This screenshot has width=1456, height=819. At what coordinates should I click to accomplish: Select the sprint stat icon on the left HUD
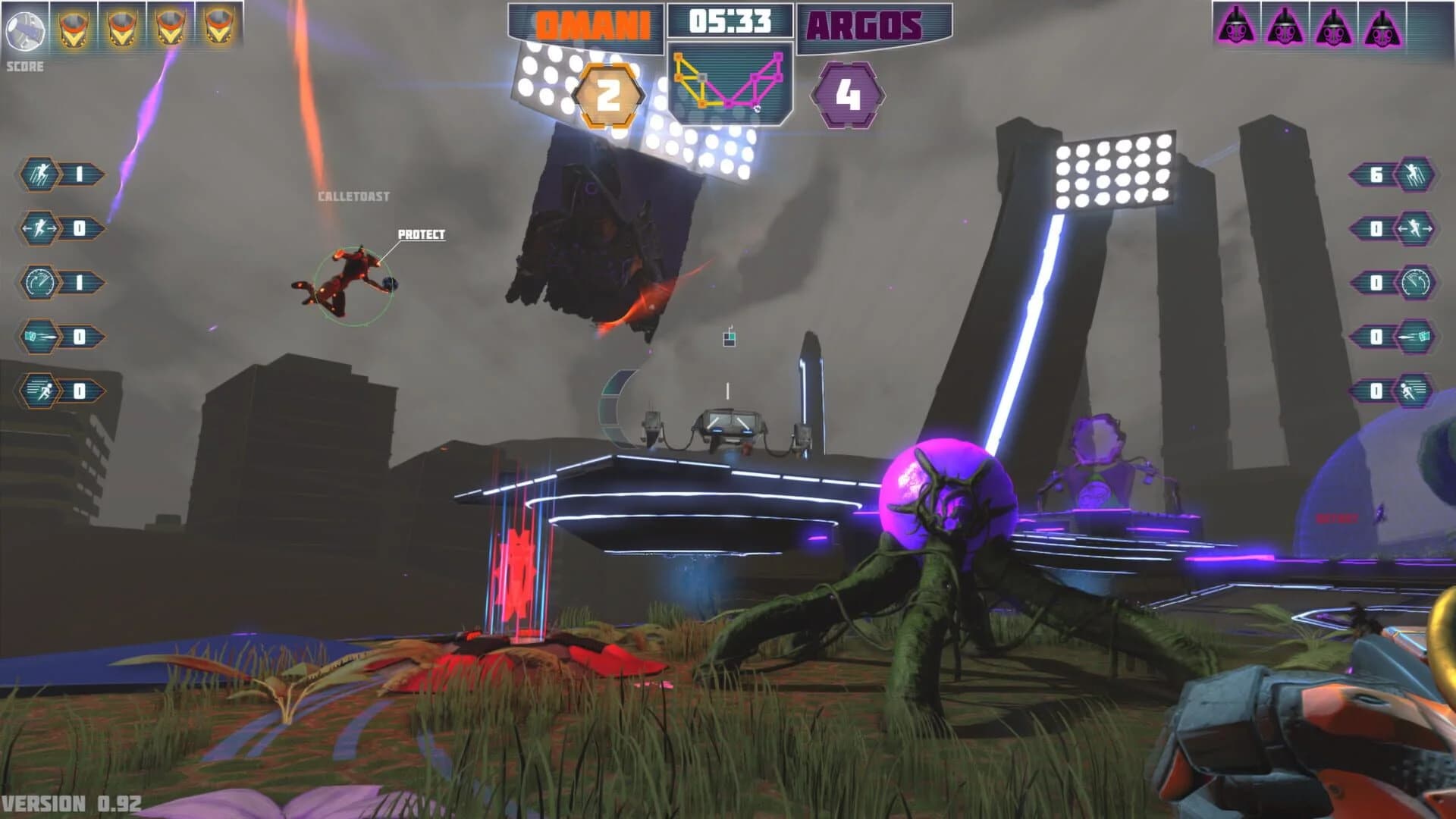[x=39, y=391]
